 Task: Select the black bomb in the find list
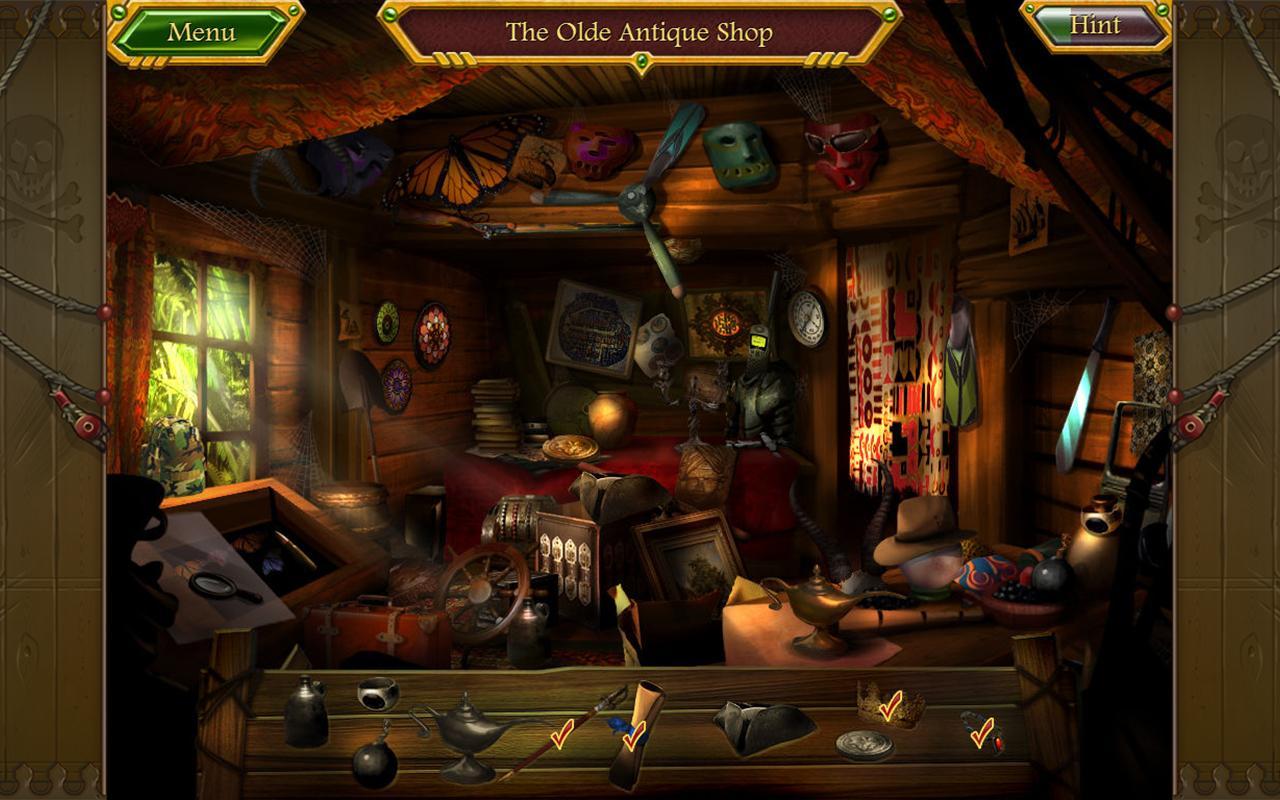374,764
